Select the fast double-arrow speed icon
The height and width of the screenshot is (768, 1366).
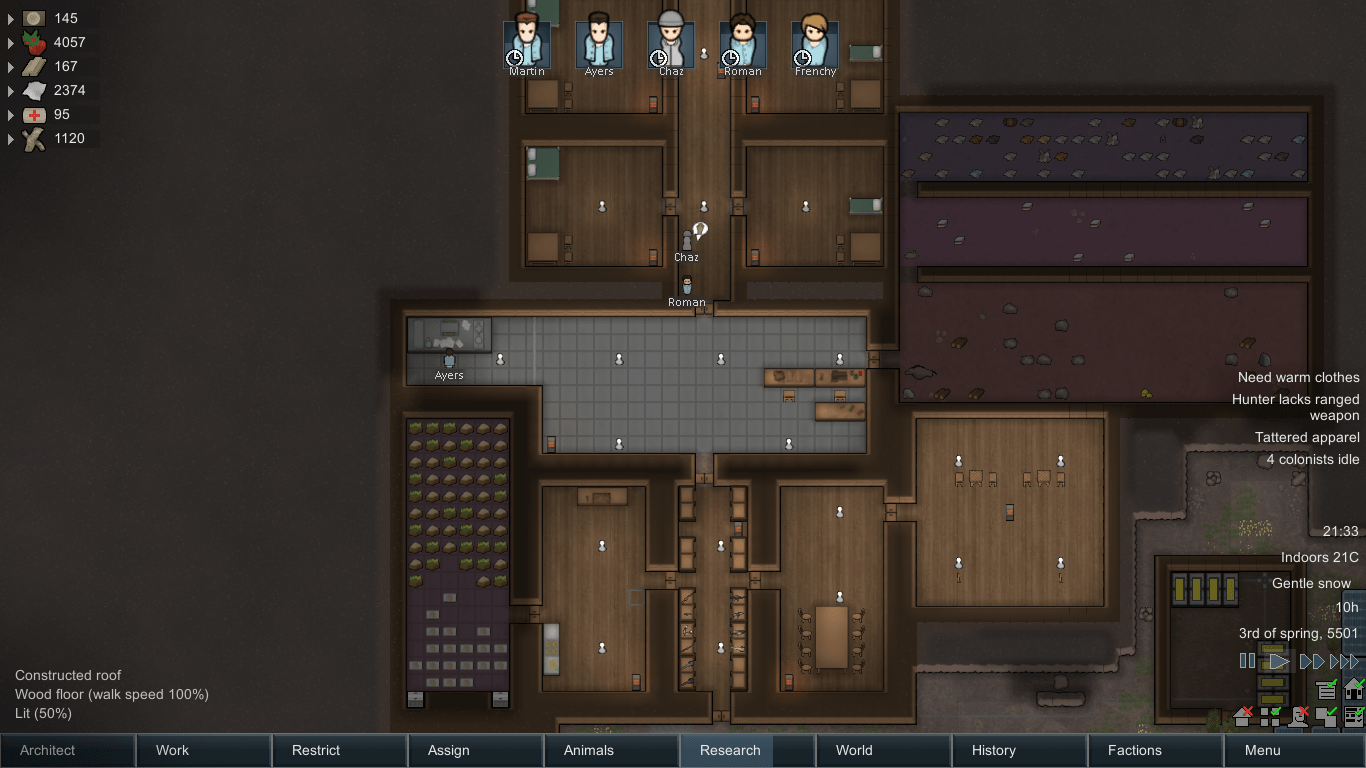point(1312,661)
